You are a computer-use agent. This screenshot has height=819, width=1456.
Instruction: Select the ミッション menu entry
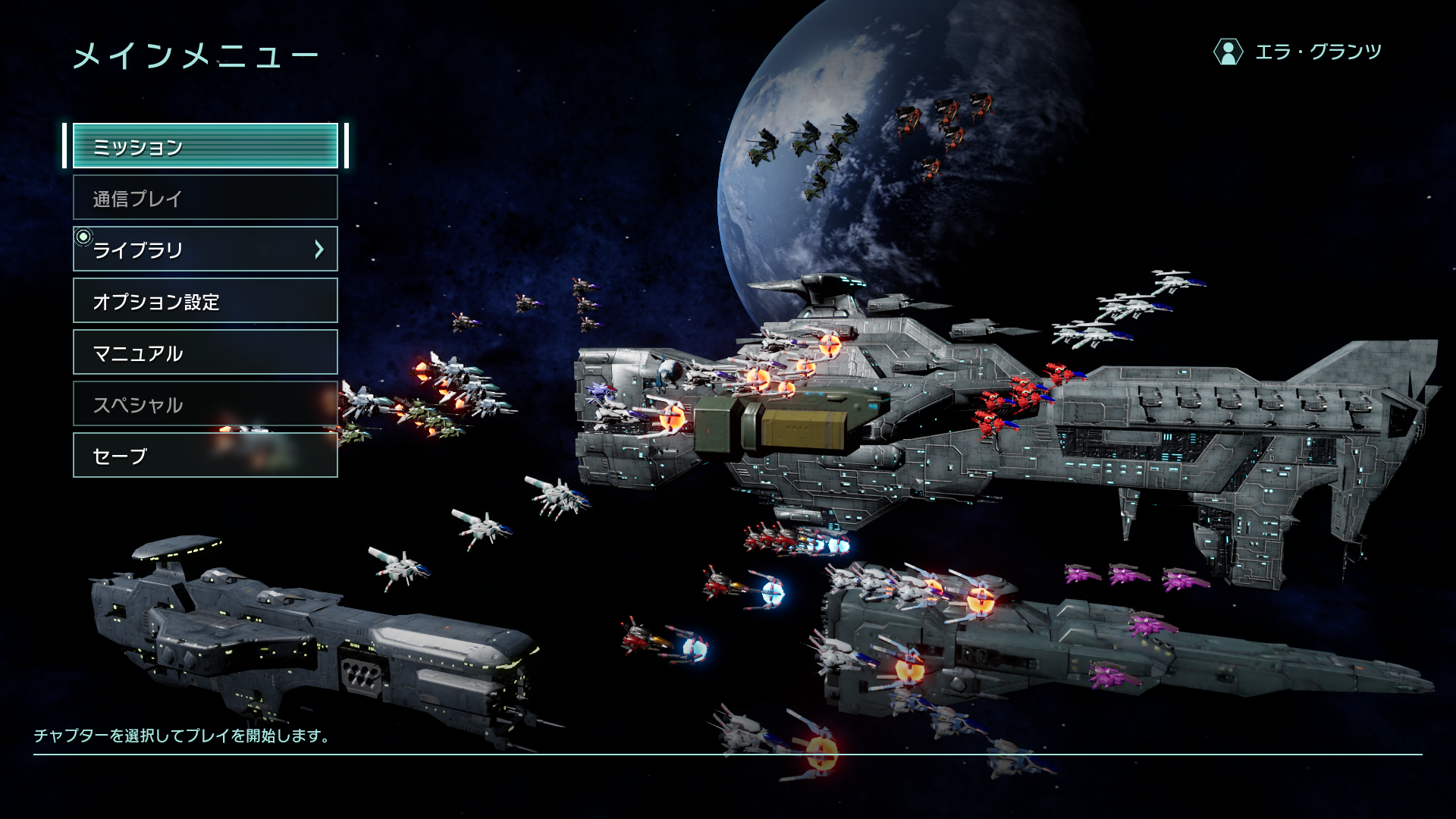point(205,146)
